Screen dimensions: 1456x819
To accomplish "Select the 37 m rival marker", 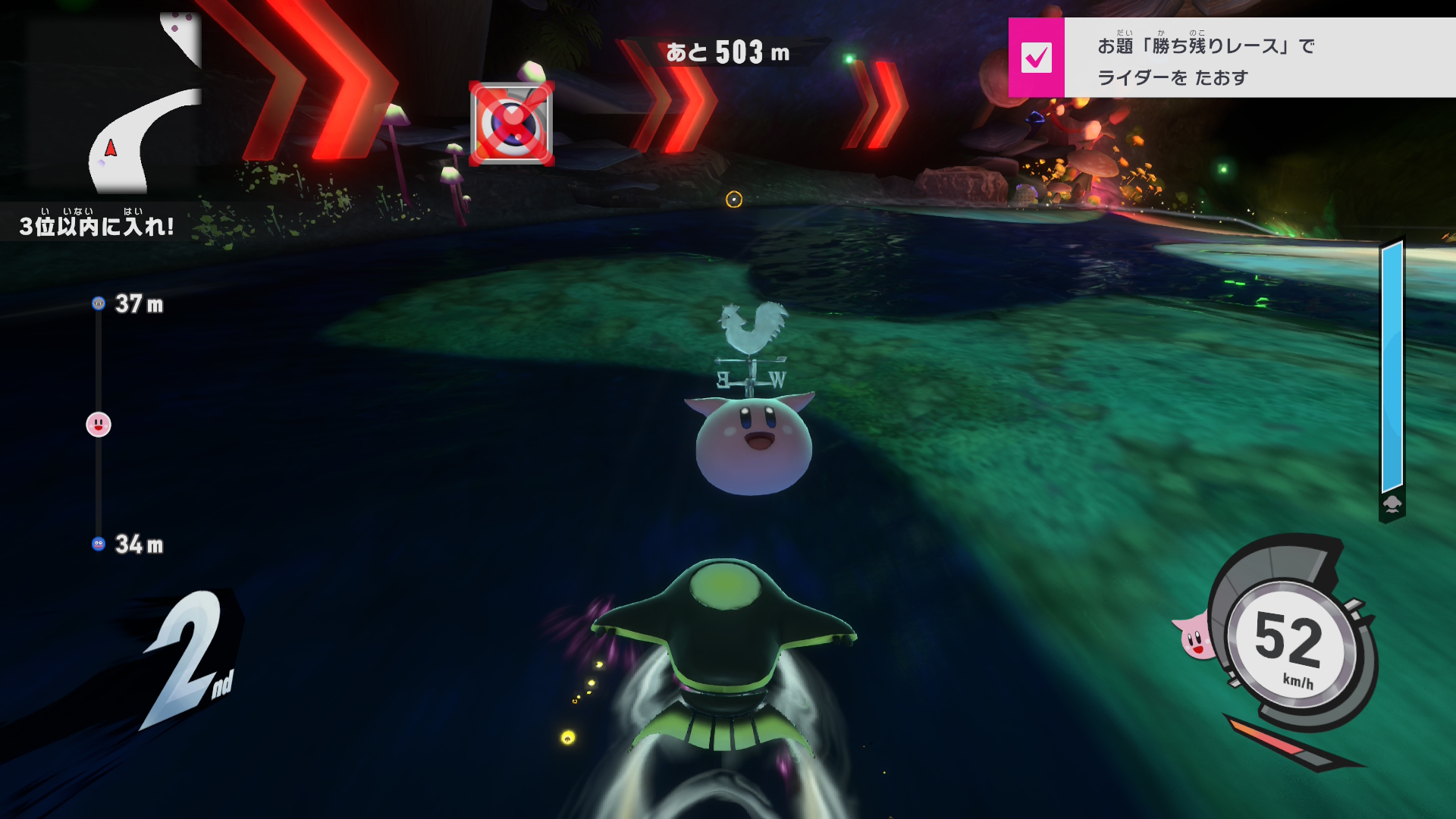I will pyautogui.click(x=99, y=303).
